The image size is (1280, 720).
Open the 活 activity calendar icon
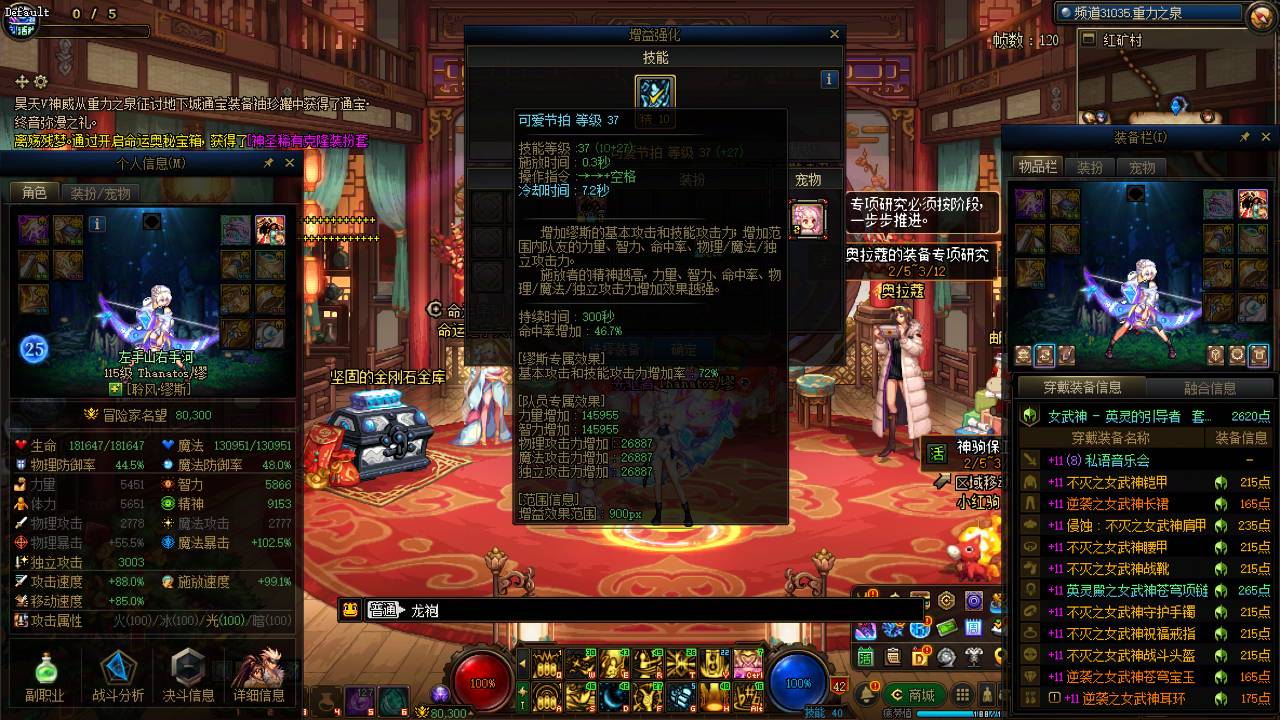pos(864,656)
